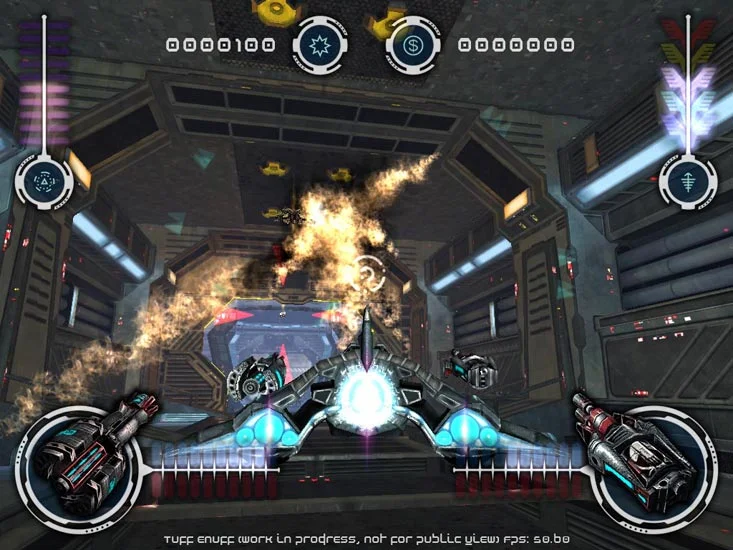Image resolution: width=733 pixels, height=550 pixels.
Task: Click the starburst score emblem
Action: [321, 45]
